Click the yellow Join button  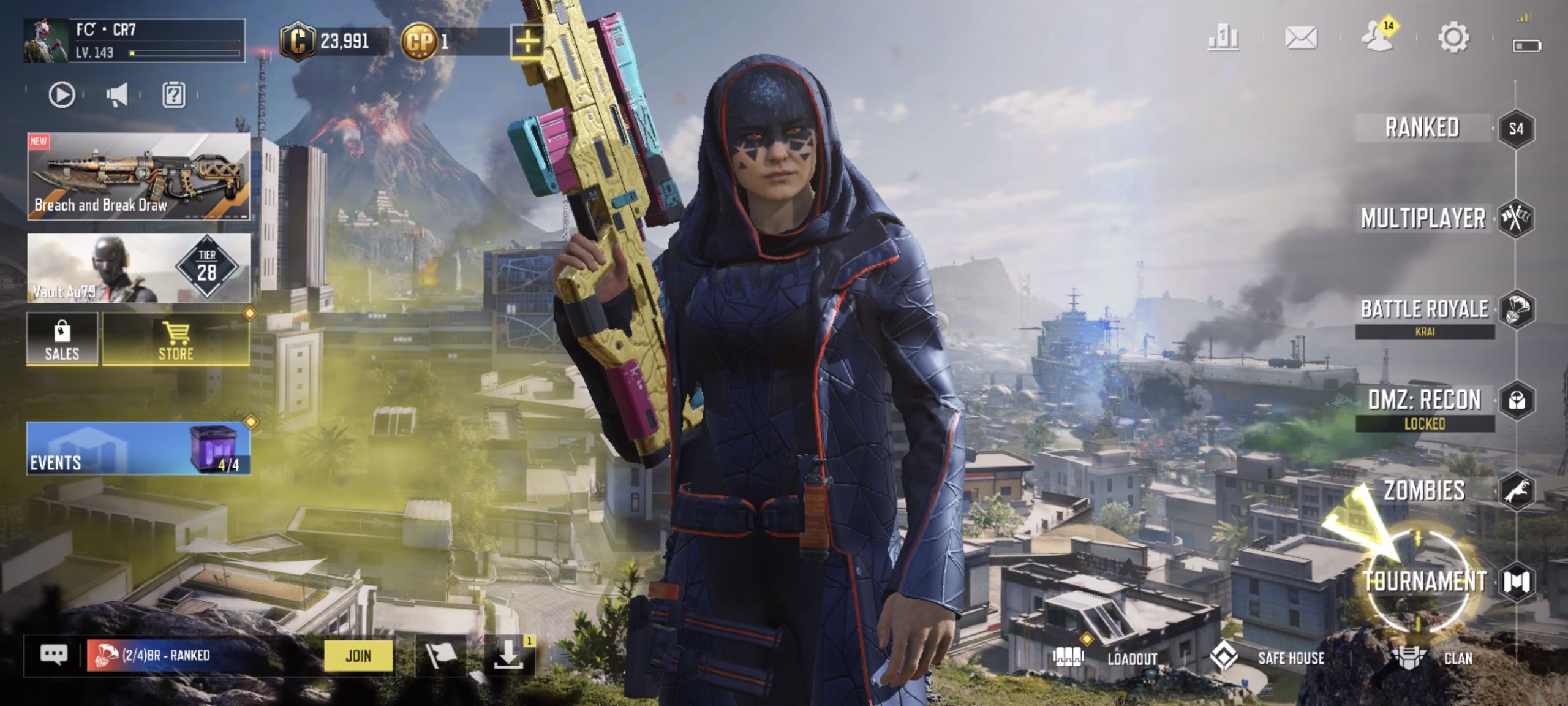point(358,656)
